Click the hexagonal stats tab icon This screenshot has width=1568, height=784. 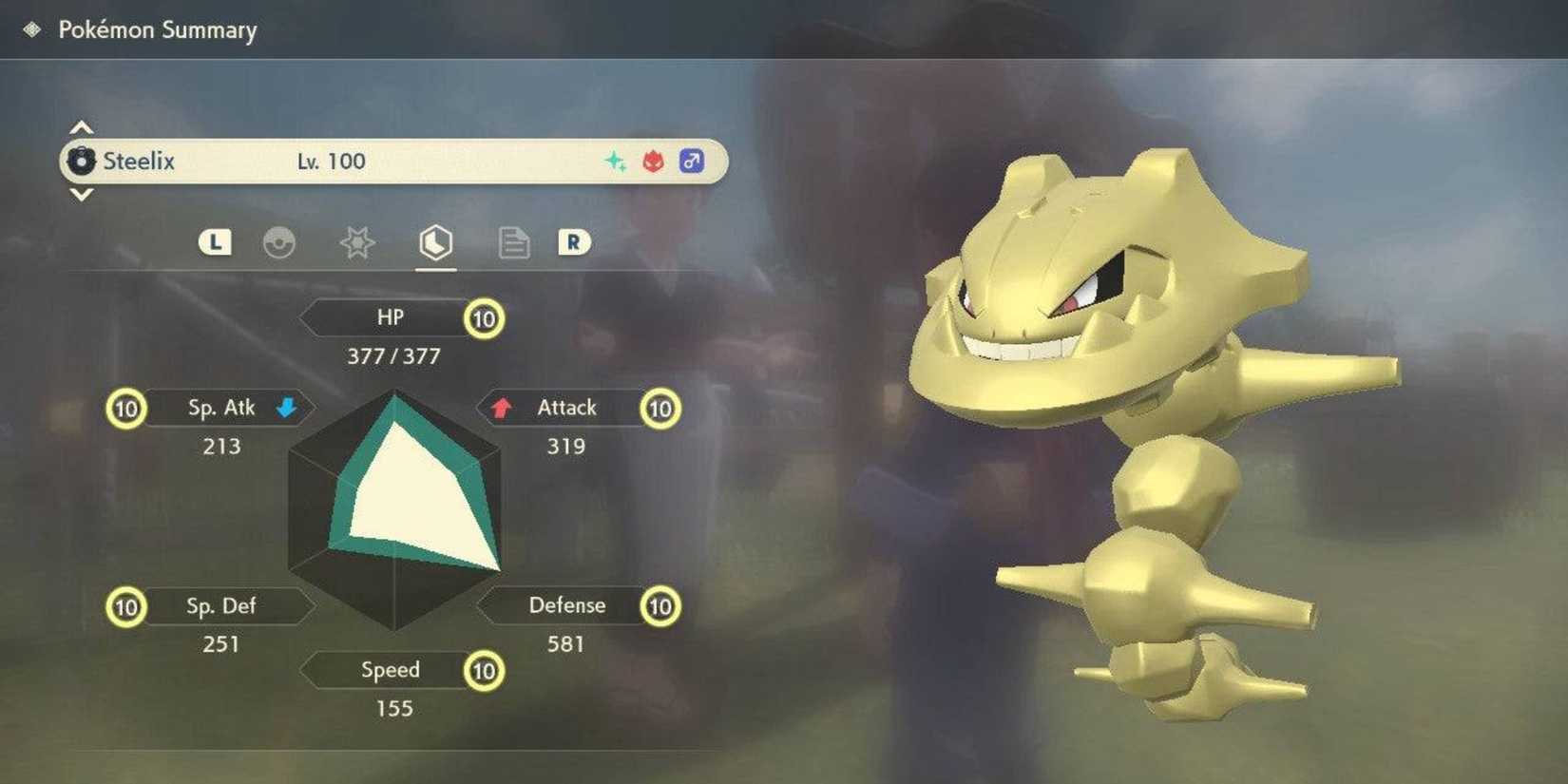click(x=435, y=244)
